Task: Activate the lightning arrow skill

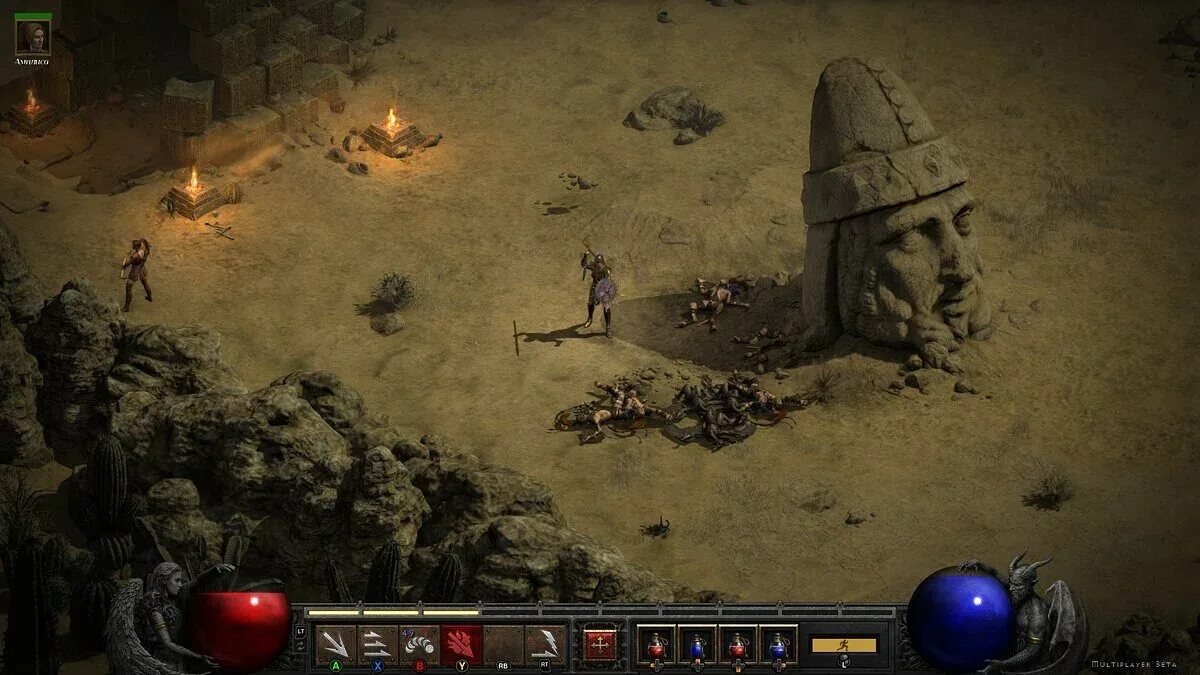Action: (x=545, y=644)
